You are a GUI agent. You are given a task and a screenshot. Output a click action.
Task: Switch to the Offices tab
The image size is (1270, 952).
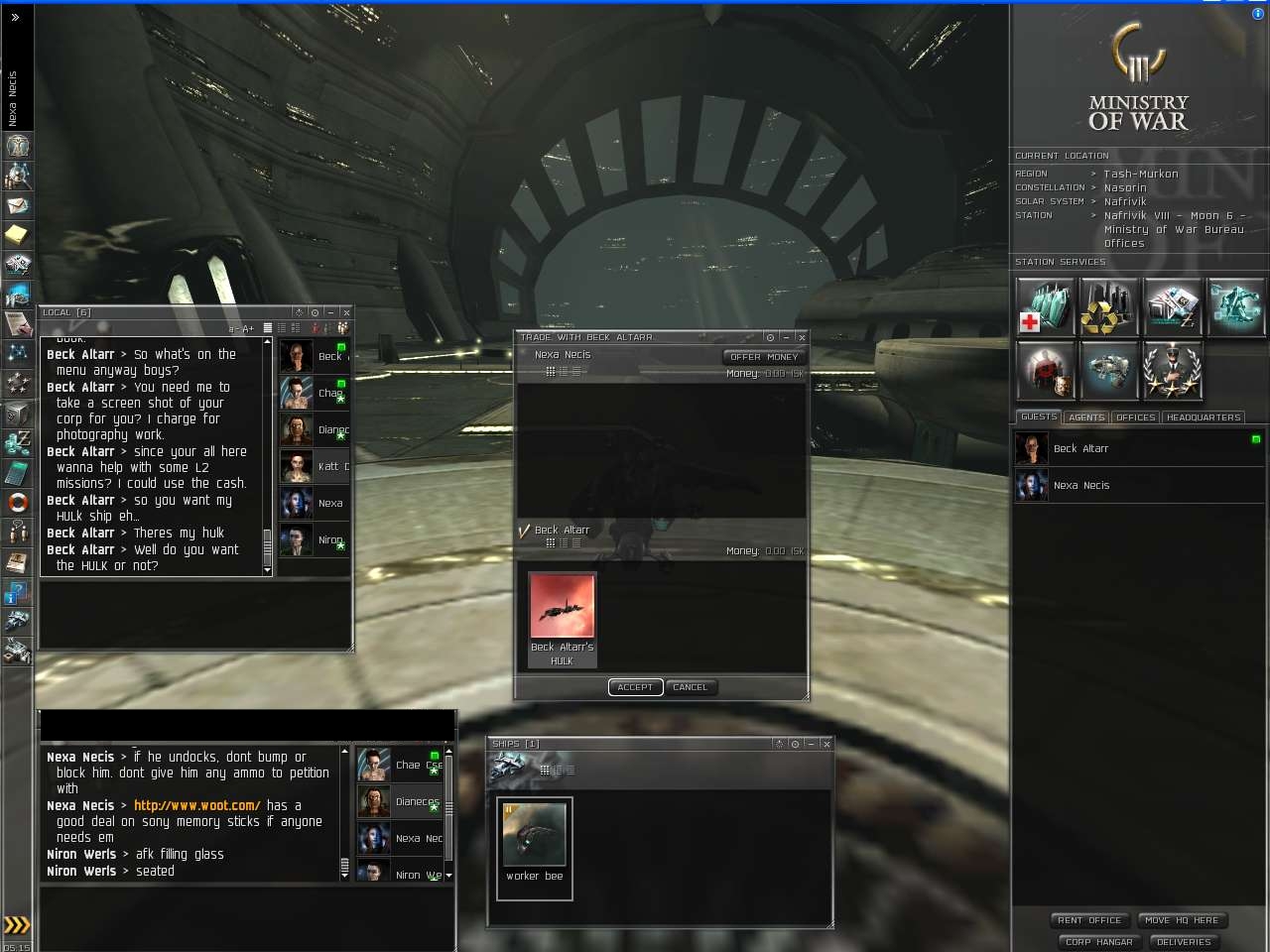pyautogui.click(x=1135, y=417)
